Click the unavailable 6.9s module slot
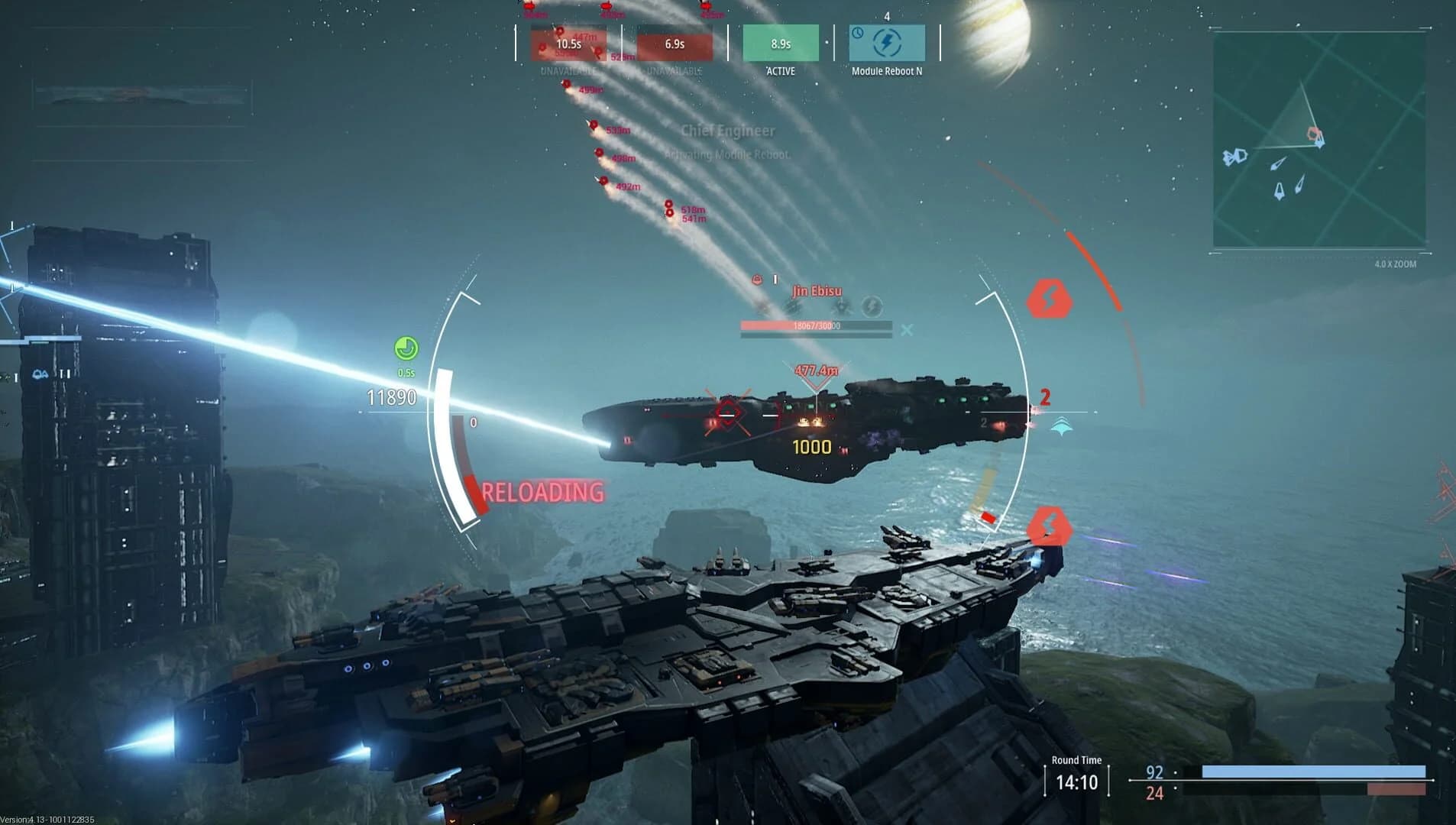 (675, 44)
